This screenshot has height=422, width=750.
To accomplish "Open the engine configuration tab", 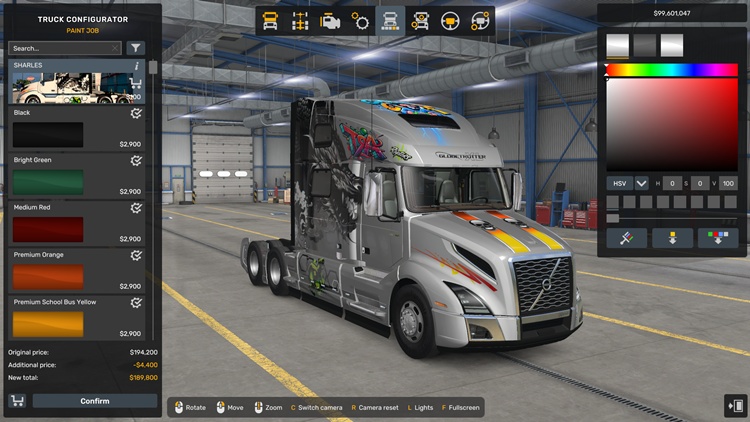I will click(330, 20).
